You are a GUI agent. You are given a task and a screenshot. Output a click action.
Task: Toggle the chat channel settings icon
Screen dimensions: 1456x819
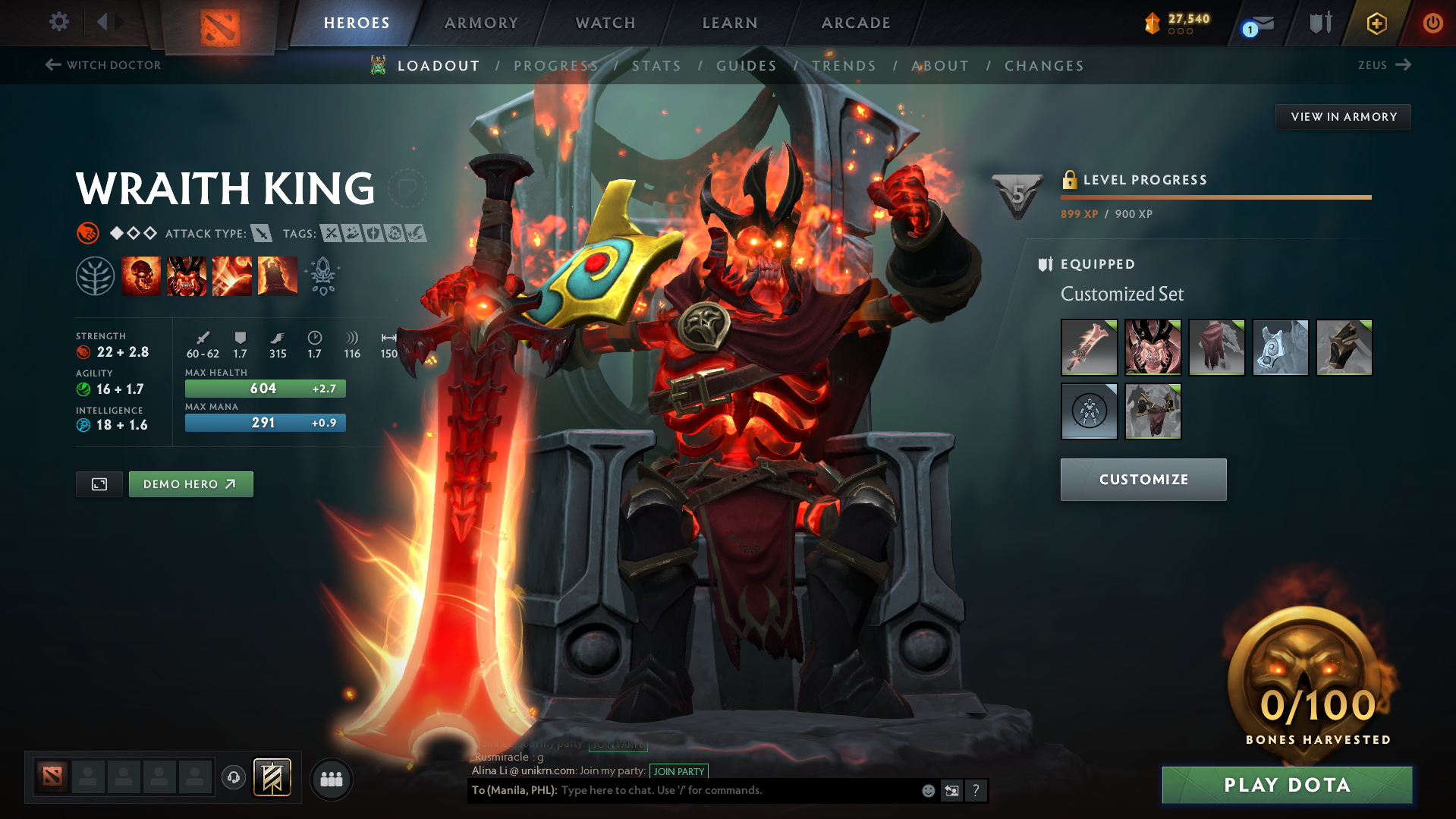tap(951, 790)
